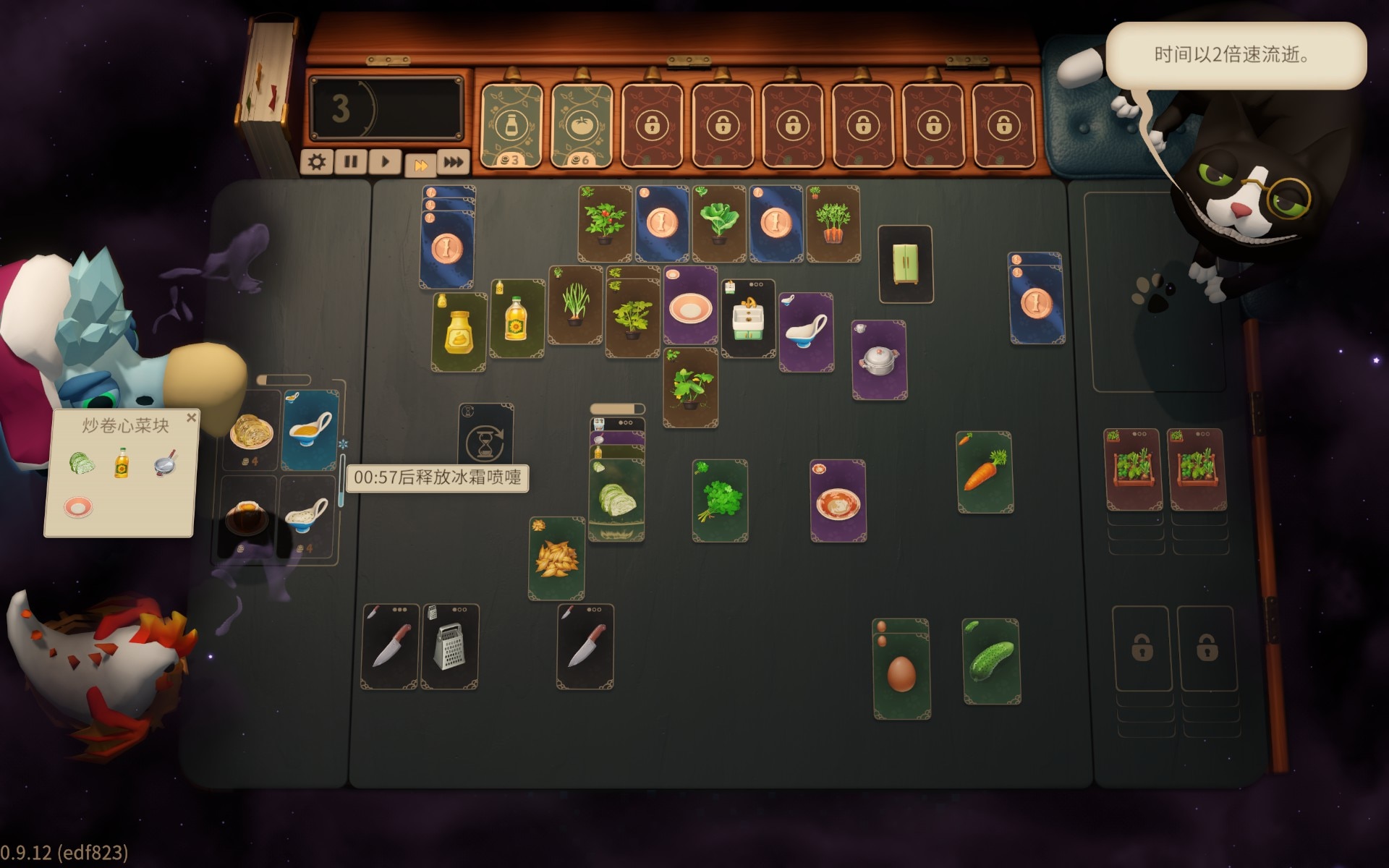This screenshot has width=1389, height=868.
Task: Pick the cooking pot card
Action: point(879,360)
